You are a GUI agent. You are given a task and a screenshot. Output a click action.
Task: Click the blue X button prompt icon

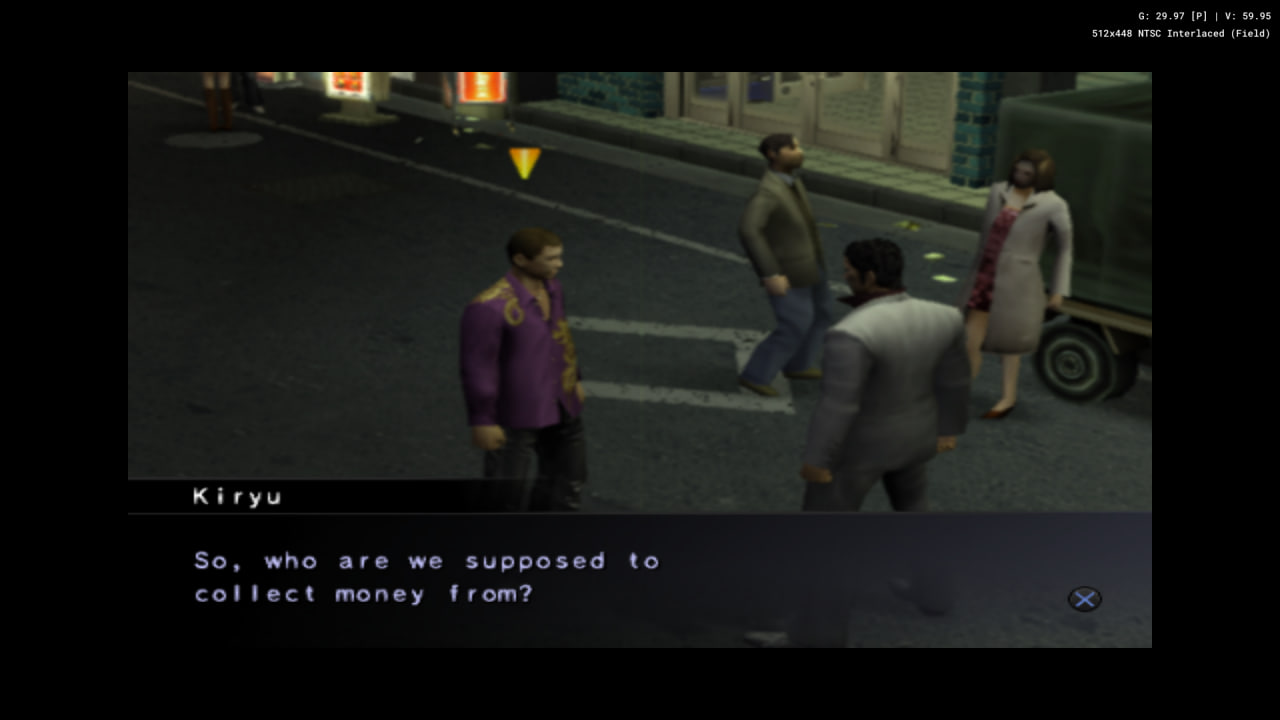click(x=1085, y=599)
